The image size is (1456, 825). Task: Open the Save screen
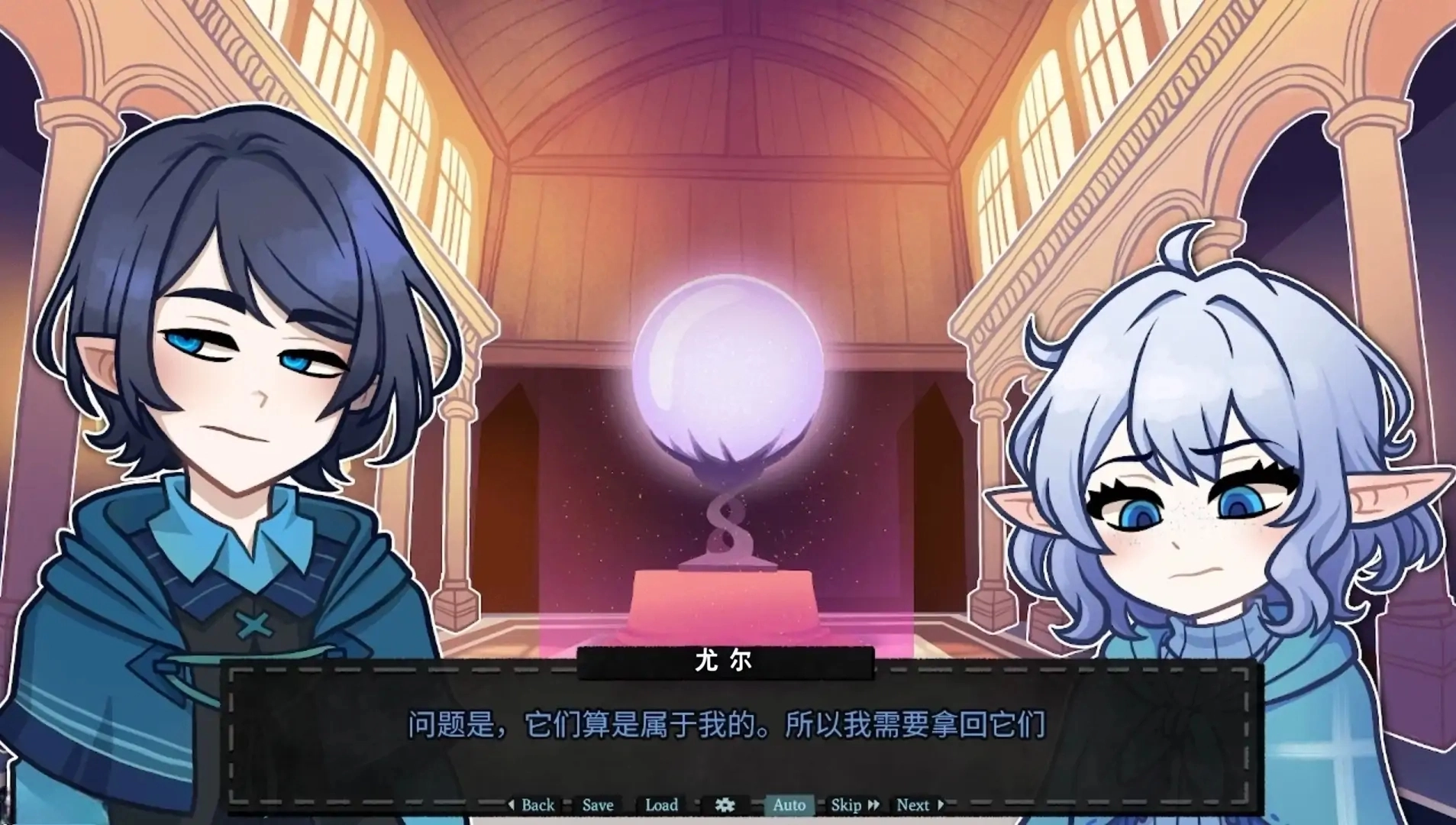[597, 805]
